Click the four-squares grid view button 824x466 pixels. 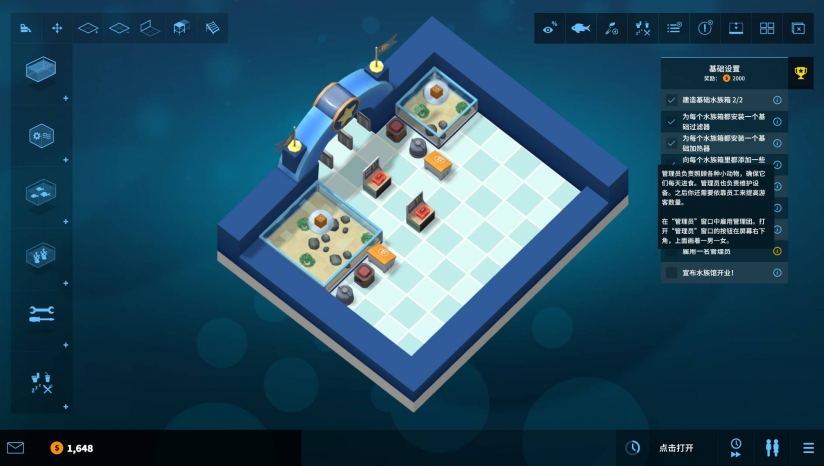[767, 28]
